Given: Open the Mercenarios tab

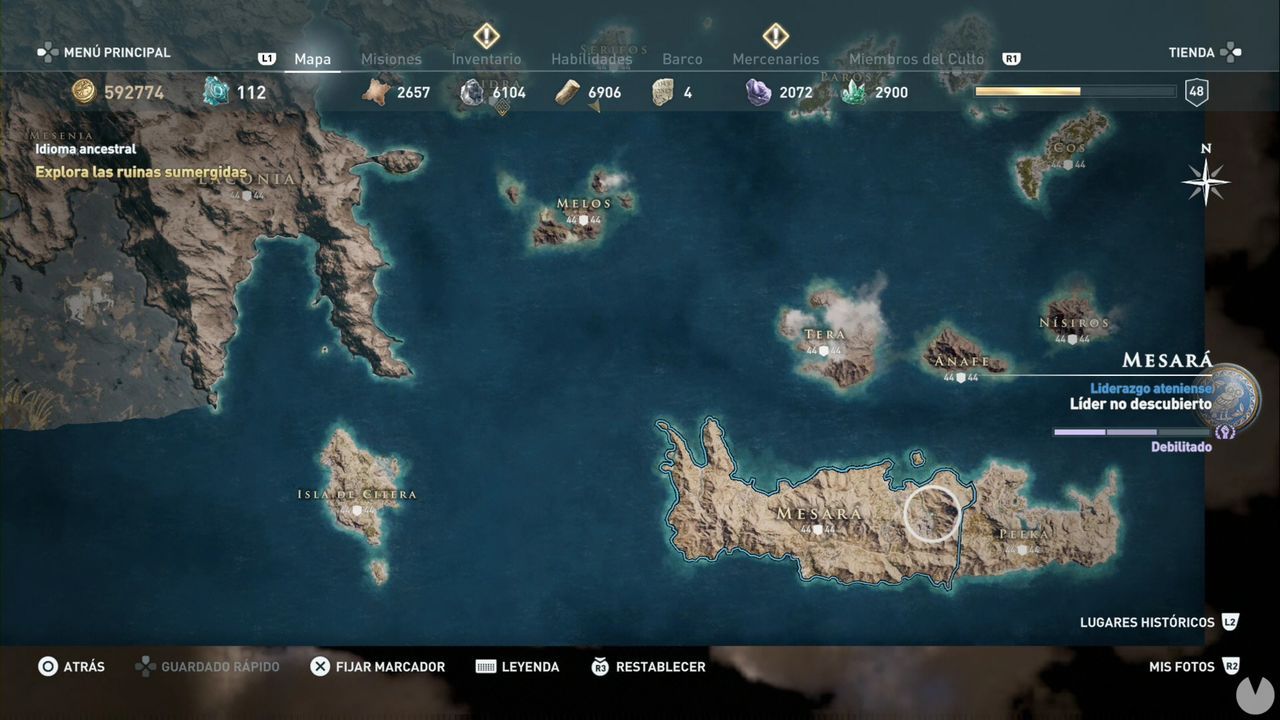Looking at the screenshot, I should tap(775, 59).
